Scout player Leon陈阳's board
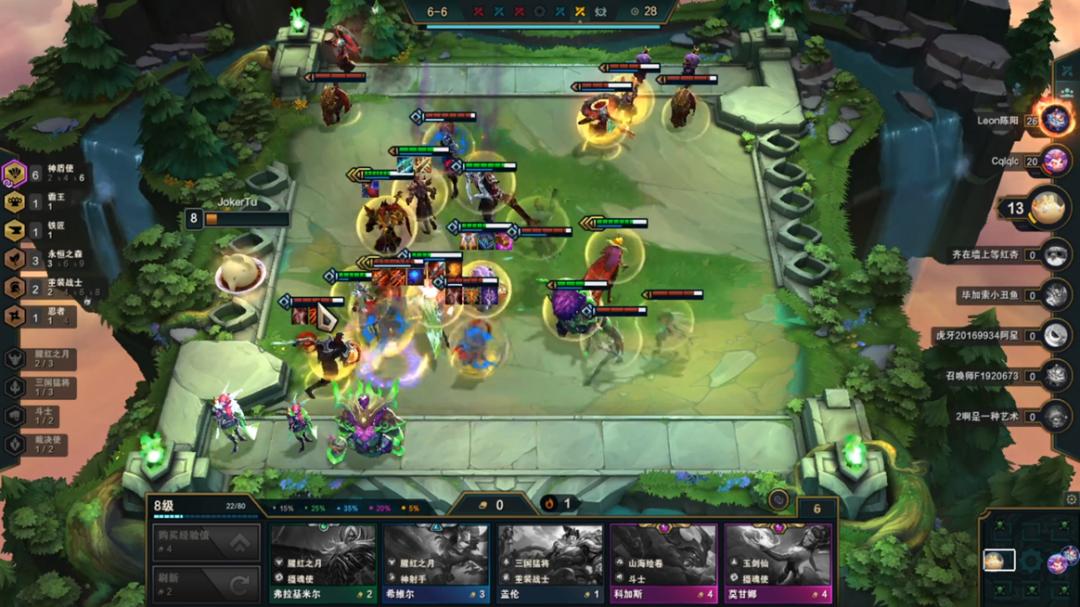This screenshot has width=1080, height=607. tap(1055, 120)
